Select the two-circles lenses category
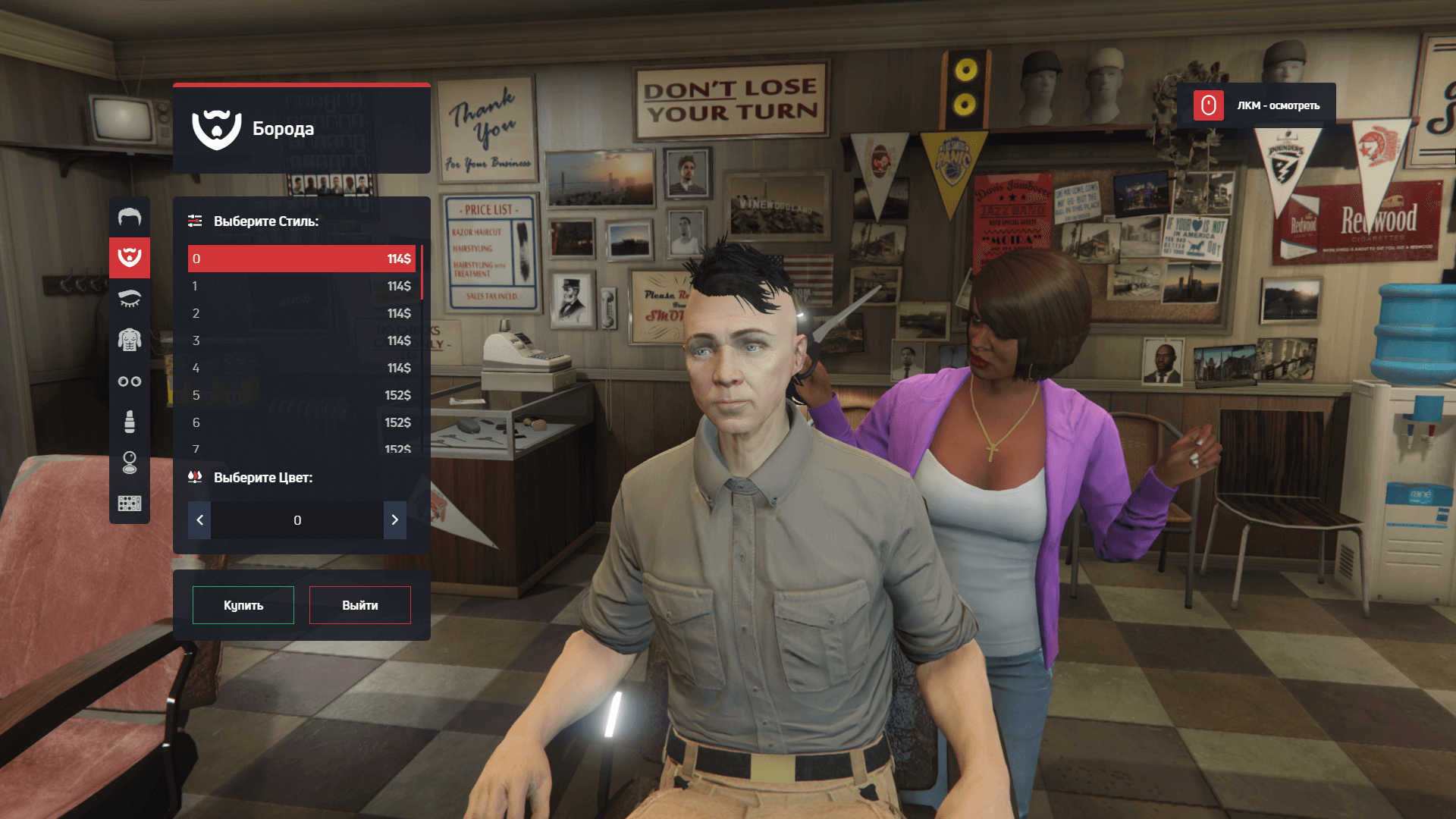Viewport: 1456px width, 819px height. 130,381
